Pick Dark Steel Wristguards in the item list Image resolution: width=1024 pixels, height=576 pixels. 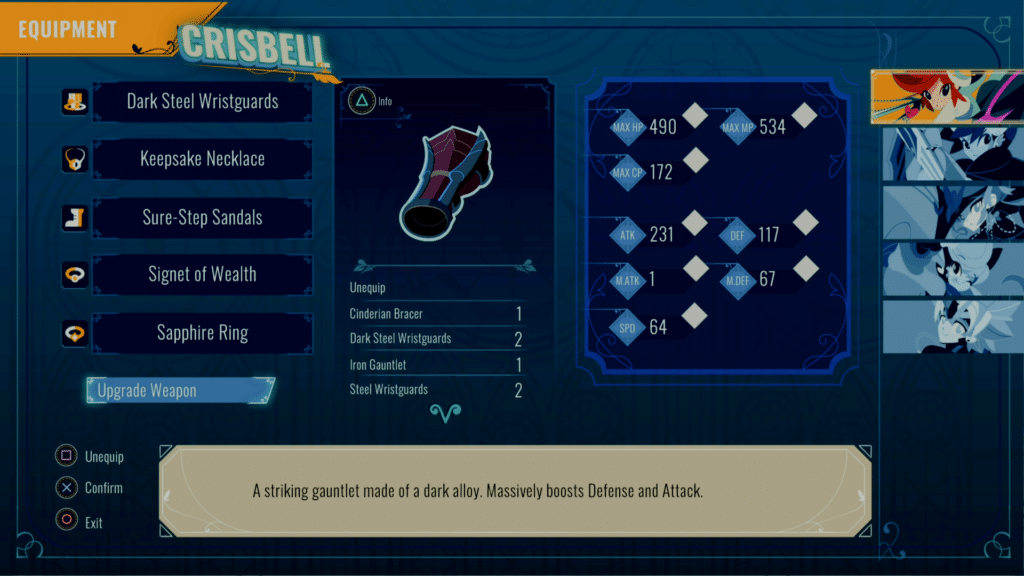pos(436,339)
